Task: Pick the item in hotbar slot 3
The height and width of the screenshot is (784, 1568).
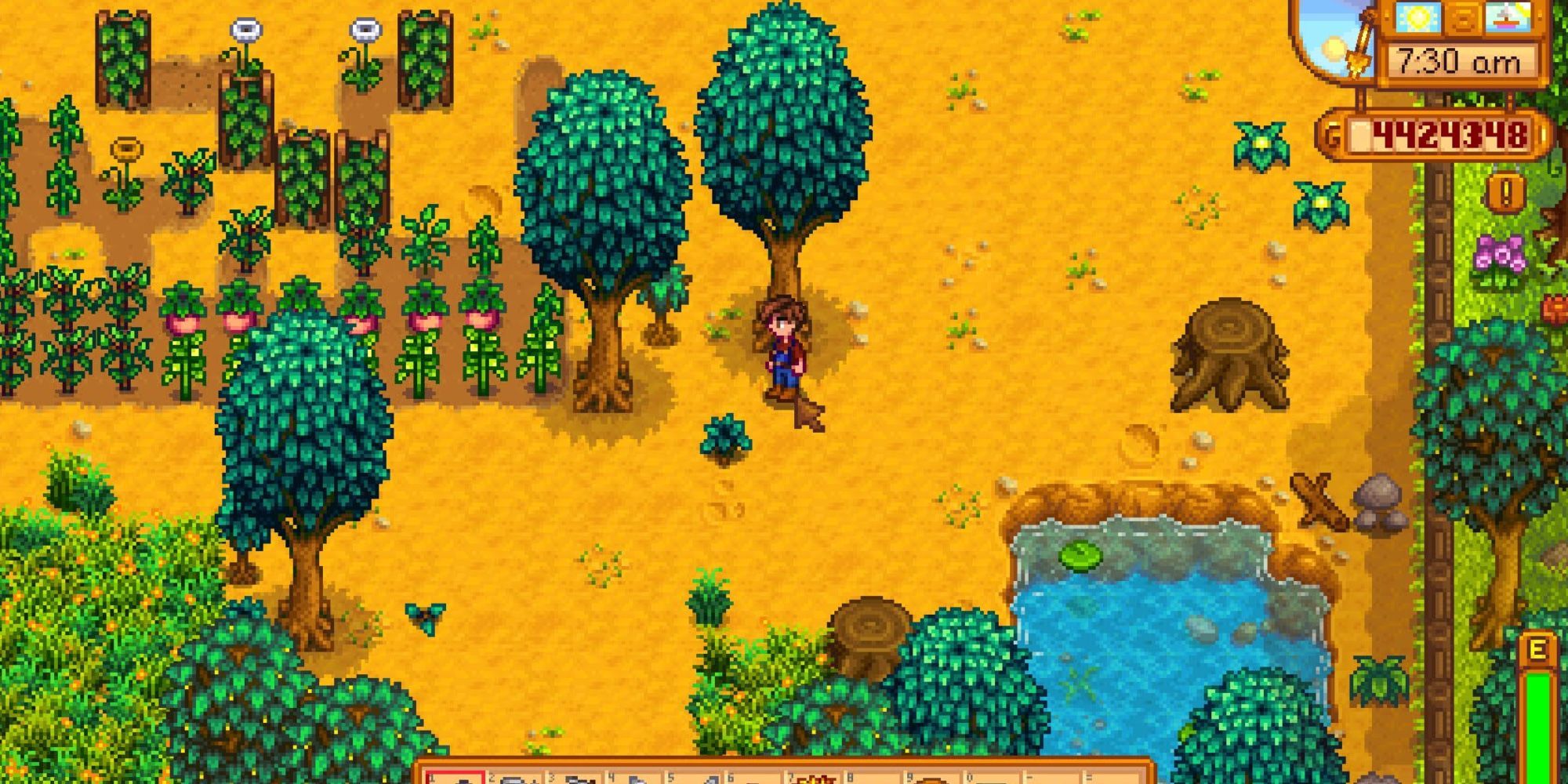Action: (x=575, y=778)
